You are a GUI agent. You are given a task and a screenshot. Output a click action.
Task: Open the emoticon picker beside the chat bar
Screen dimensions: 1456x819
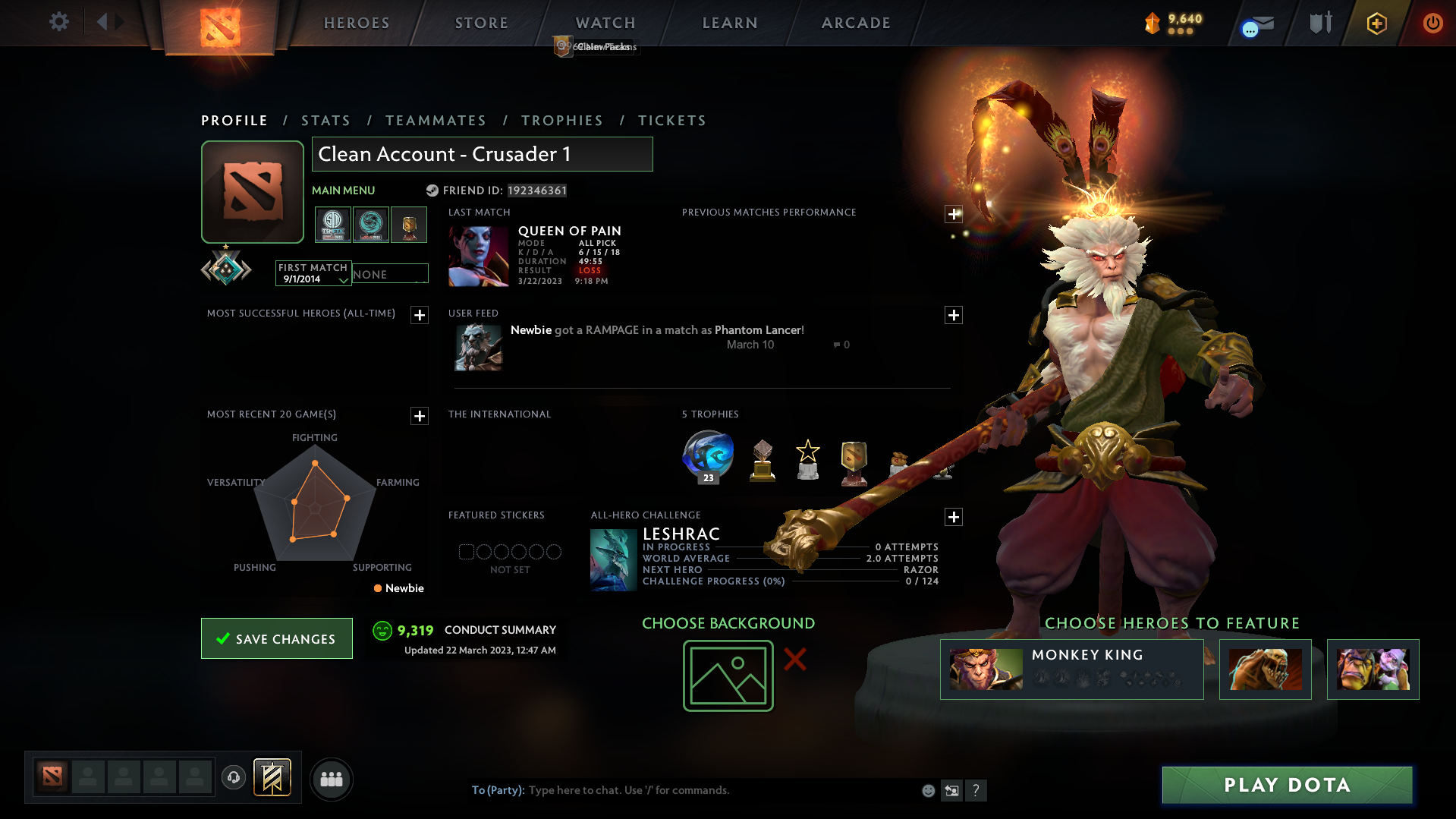coord(928,790)
